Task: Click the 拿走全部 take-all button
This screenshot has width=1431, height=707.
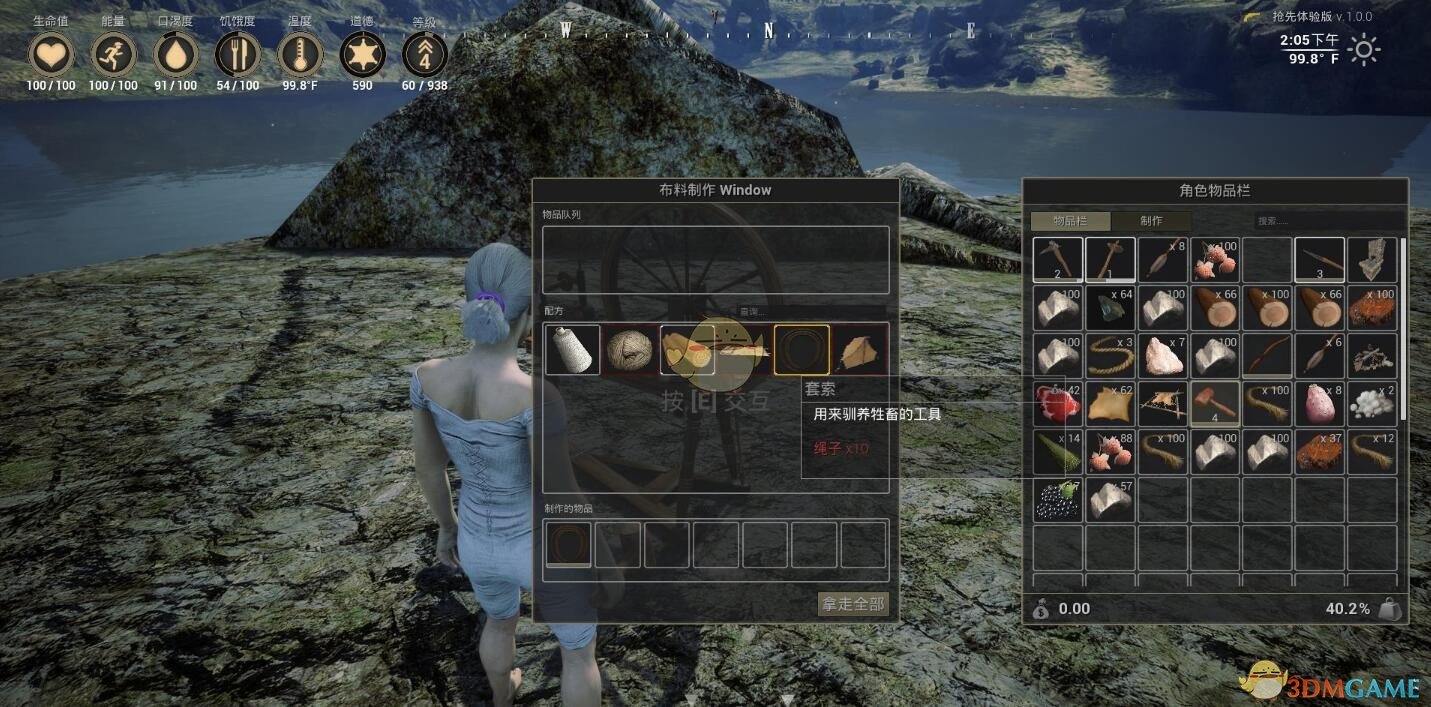Action: 853,603
